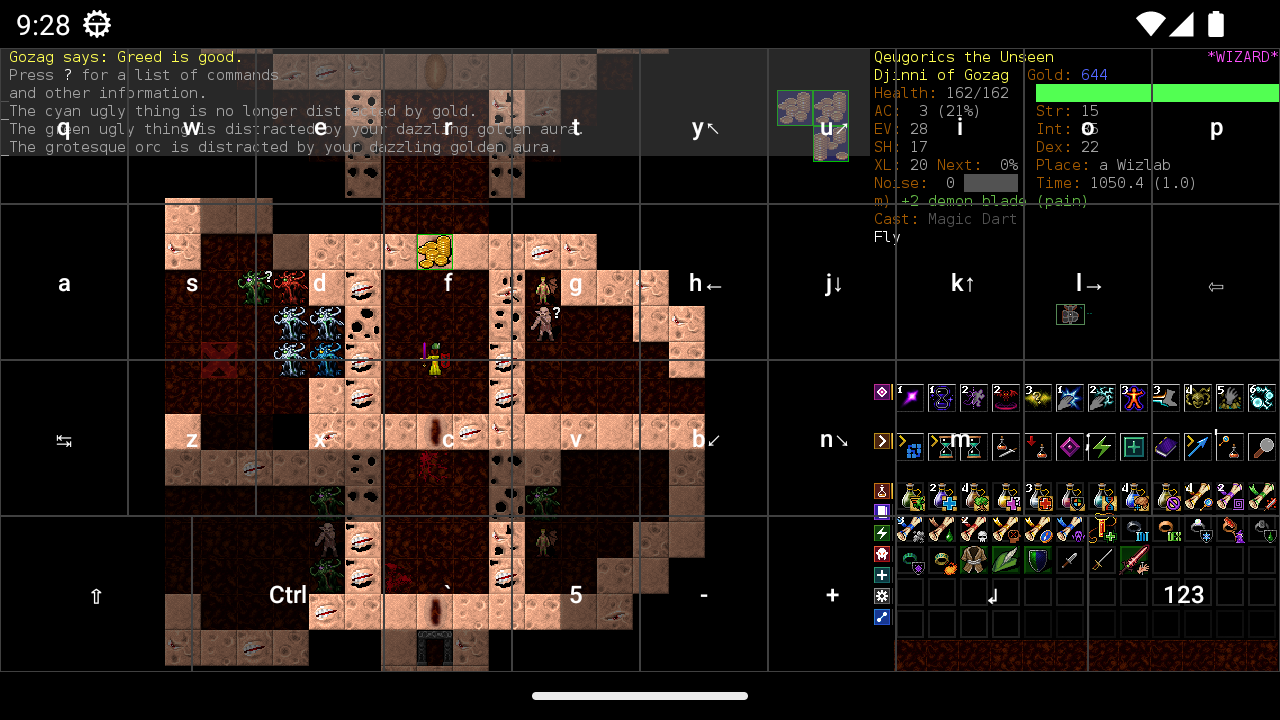Click the green lightning bolt command icon
The width and height of the screenshot is (1280, 720).
tap(1102, 447)
